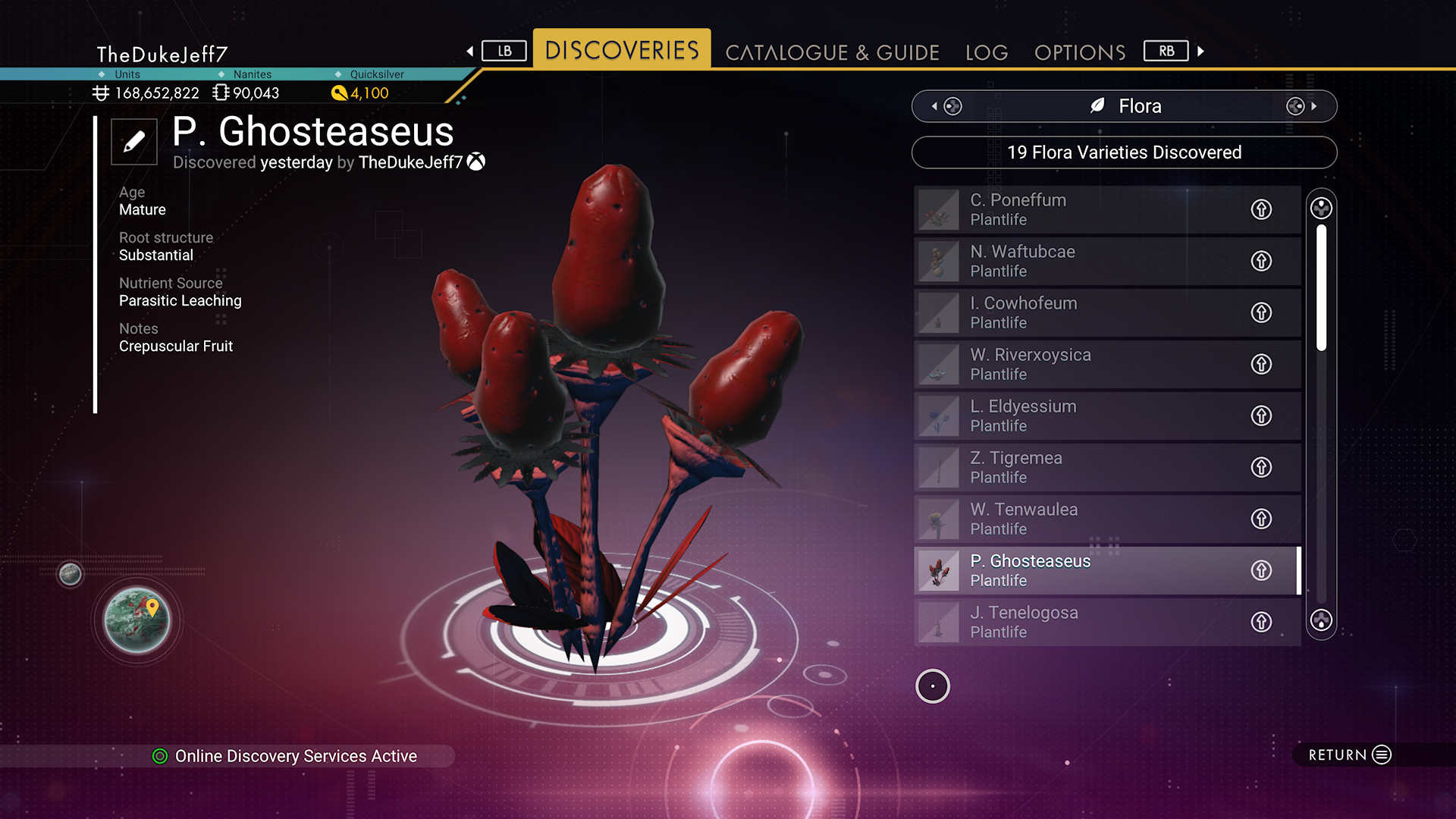The height and width of the screenshot is (819, 1456).
Task: Select the I. Cowhofeum list row
Action: point(1077,312)
